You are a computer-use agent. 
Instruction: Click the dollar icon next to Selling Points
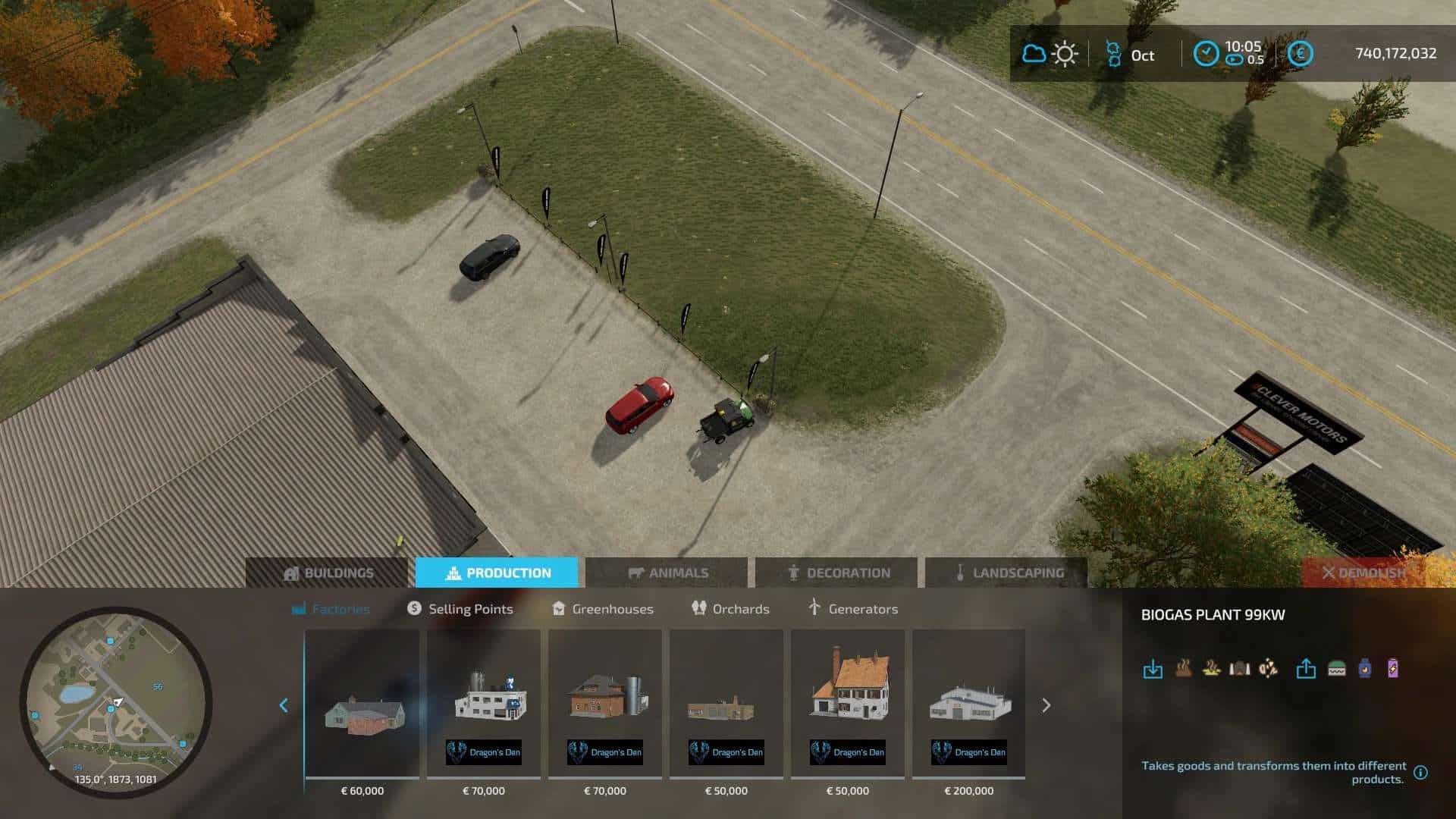coord(413,609)
